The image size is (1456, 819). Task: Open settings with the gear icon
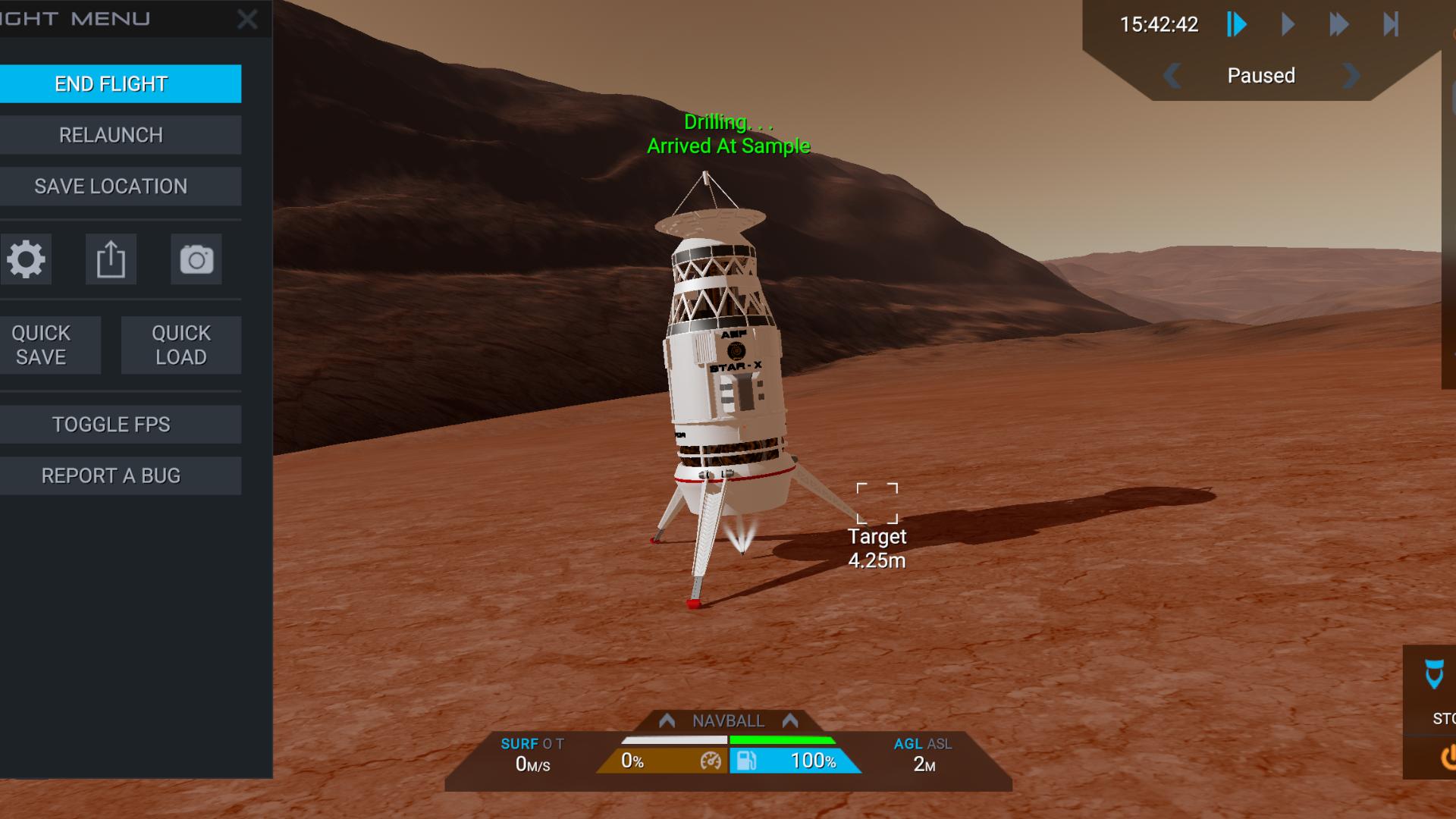click(27, 259)
